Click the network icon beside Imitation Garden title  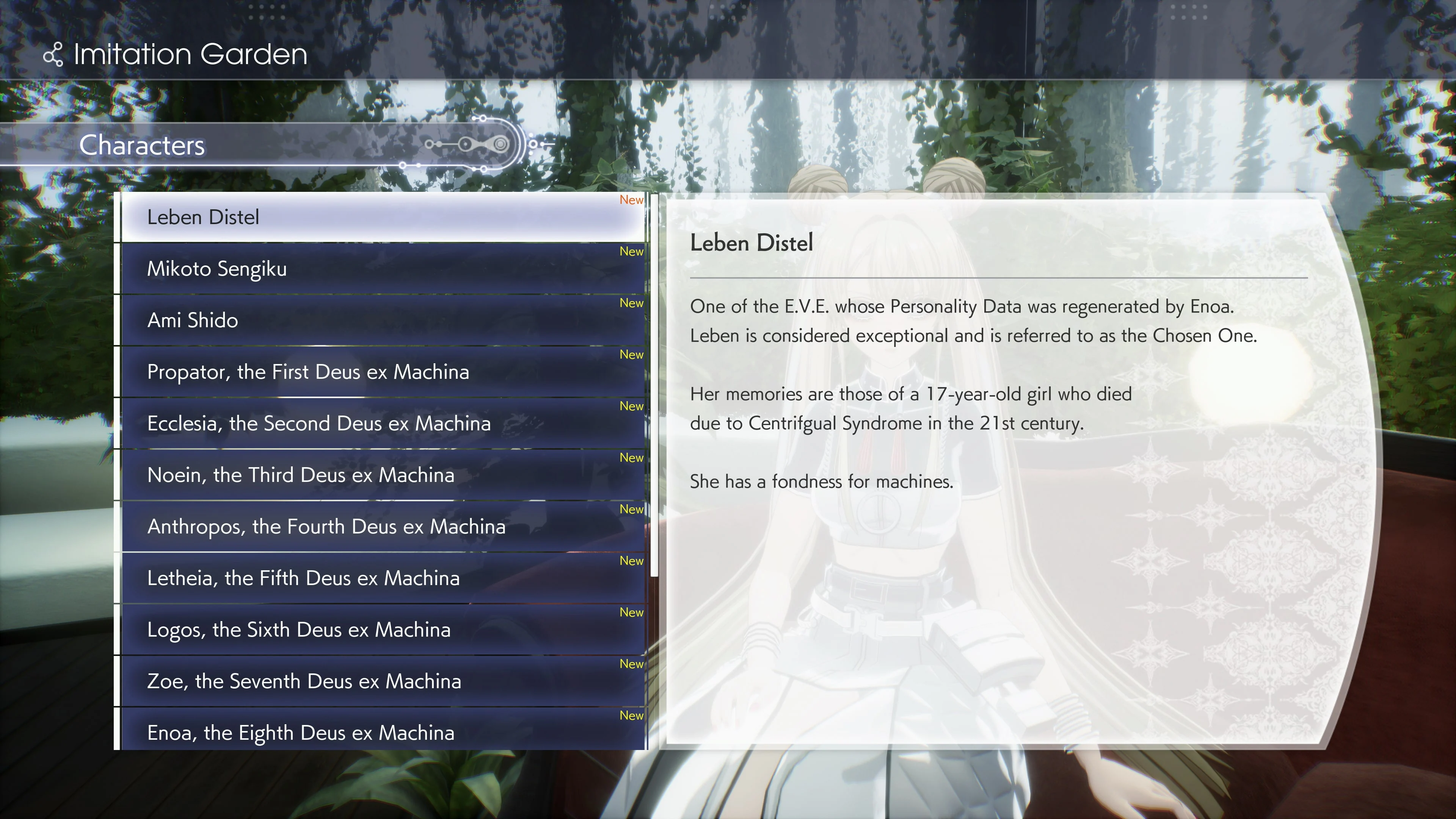[x=54, y=55]
